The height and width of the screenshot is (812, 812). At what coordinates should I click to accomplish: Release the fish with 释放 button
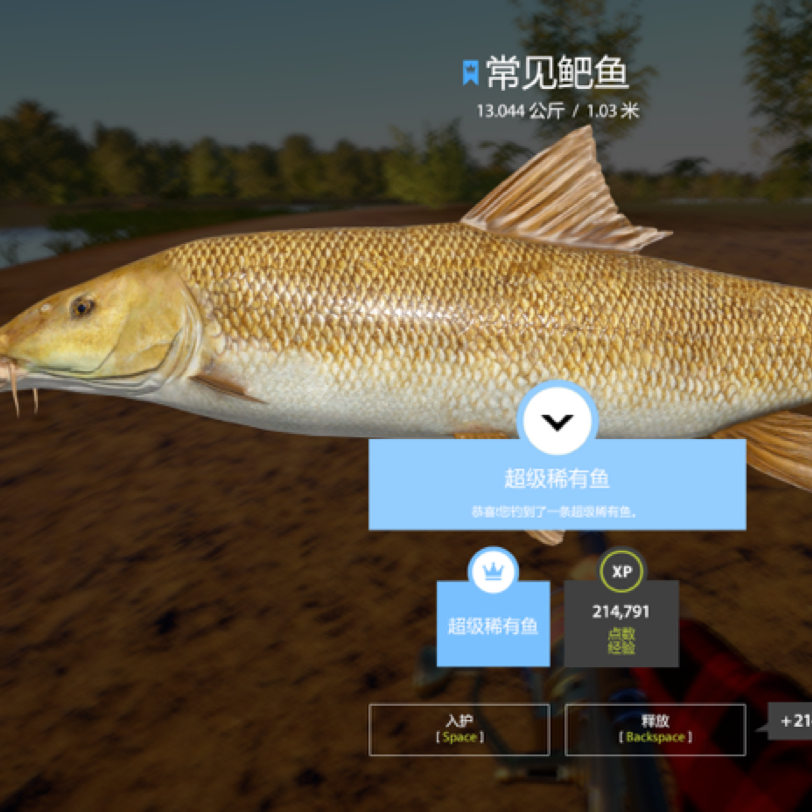tap(655, 729)
